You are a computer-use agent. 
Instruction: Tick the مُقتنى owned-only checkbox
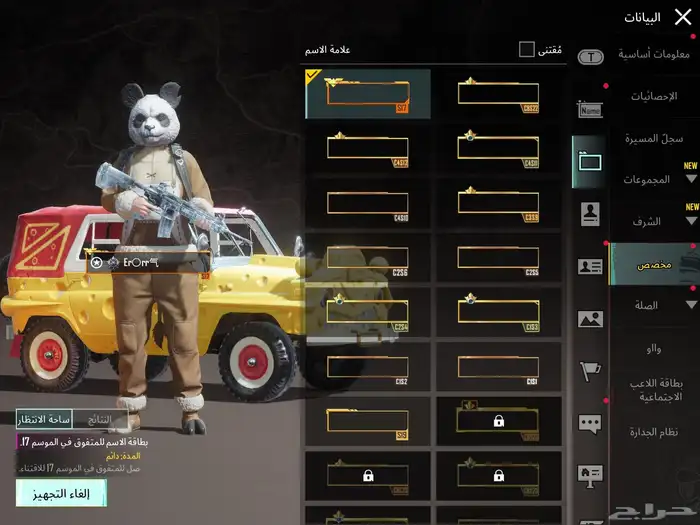(527, 49)
